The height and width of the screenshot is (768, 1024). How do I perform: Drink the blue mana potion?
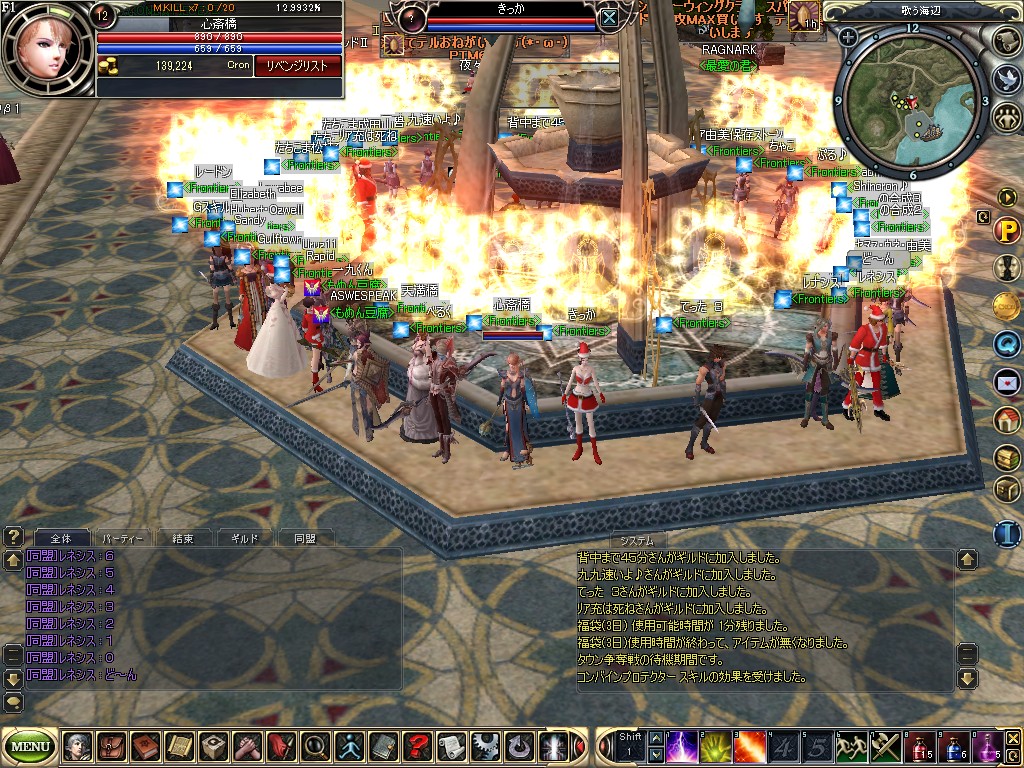(x=953, y=746)
